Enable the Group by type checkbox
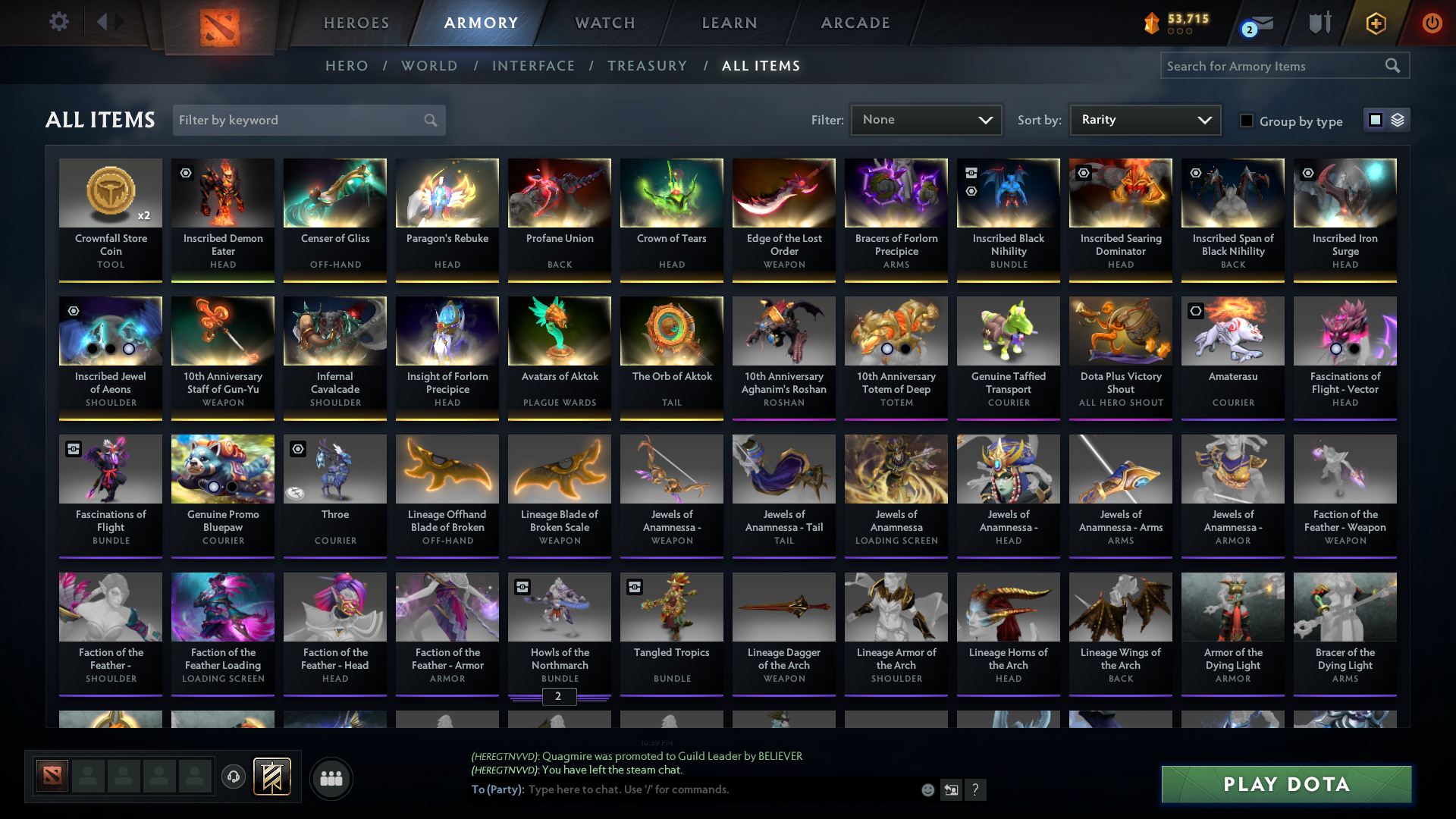 tap(1247, 121)
